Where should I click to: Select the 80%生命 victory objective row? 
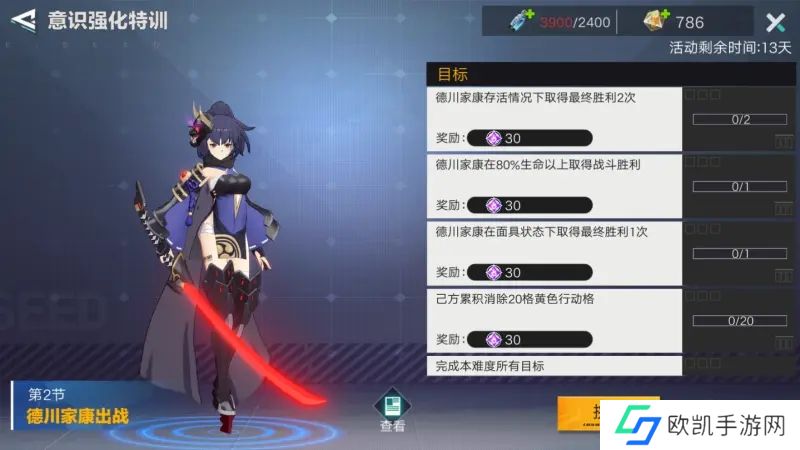555,185
